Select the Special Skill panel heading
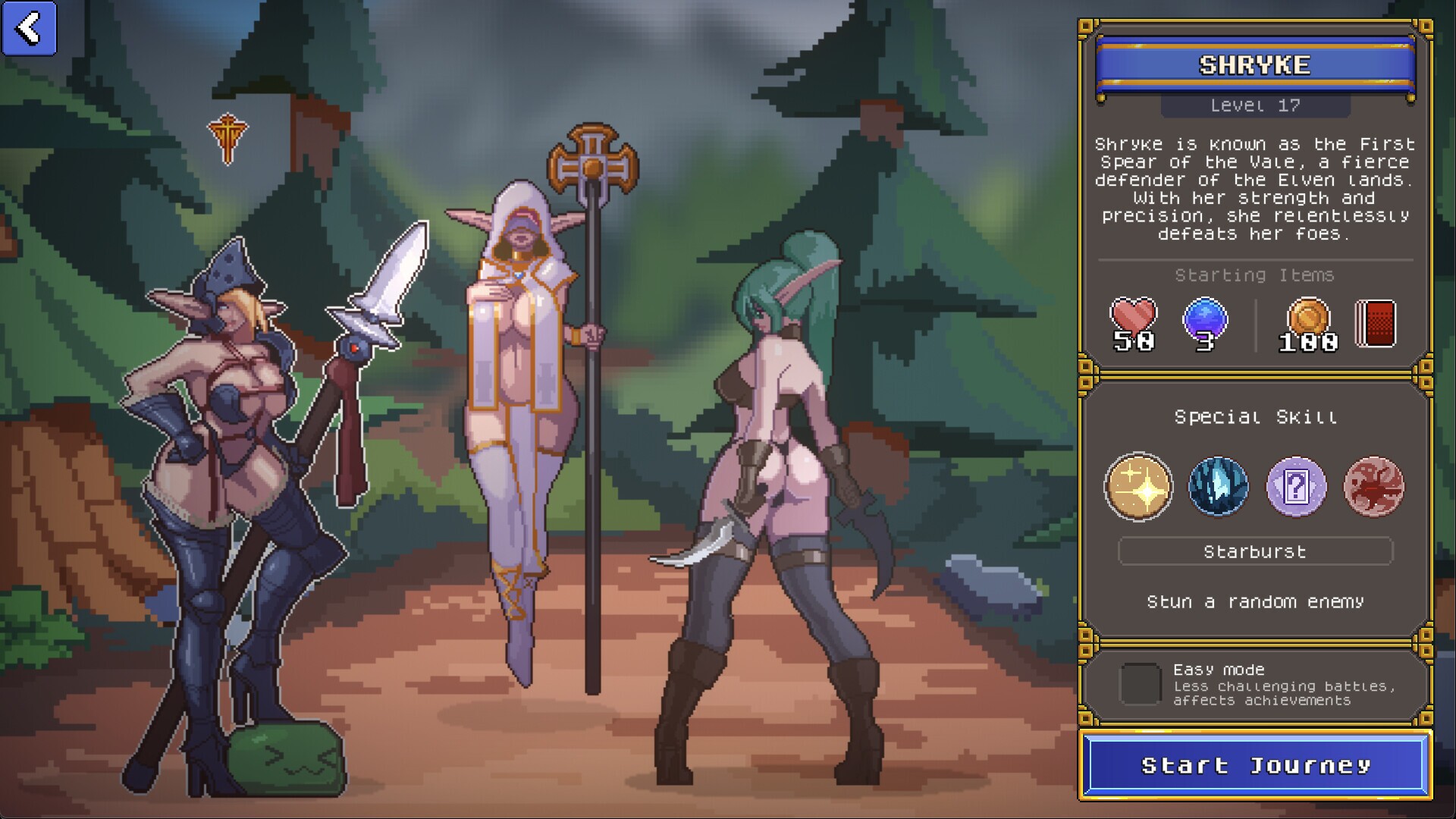The height and width of the screenshot is (819, 1456). coord(1257,416)
